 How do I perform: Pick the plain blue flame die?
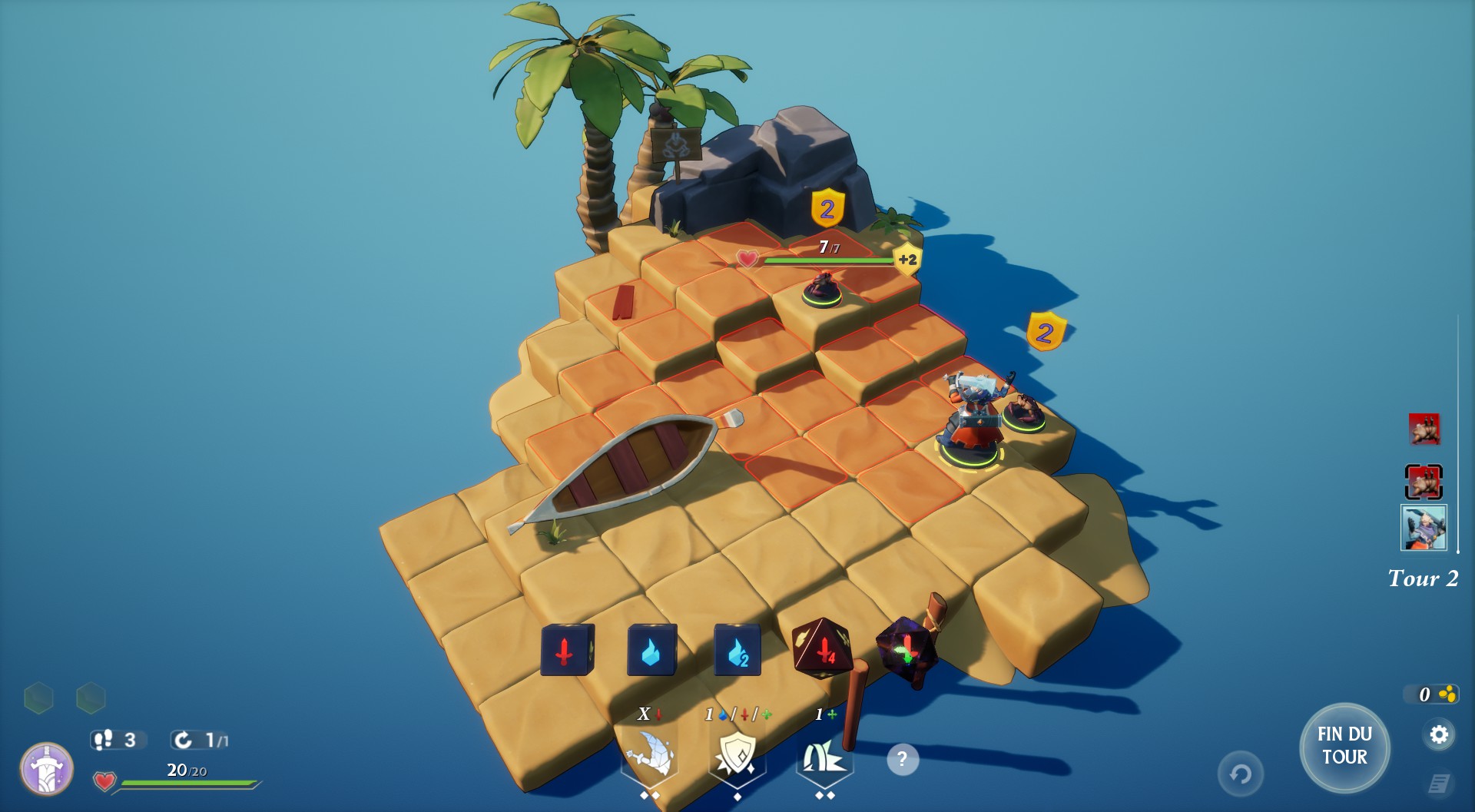point(652,651)
